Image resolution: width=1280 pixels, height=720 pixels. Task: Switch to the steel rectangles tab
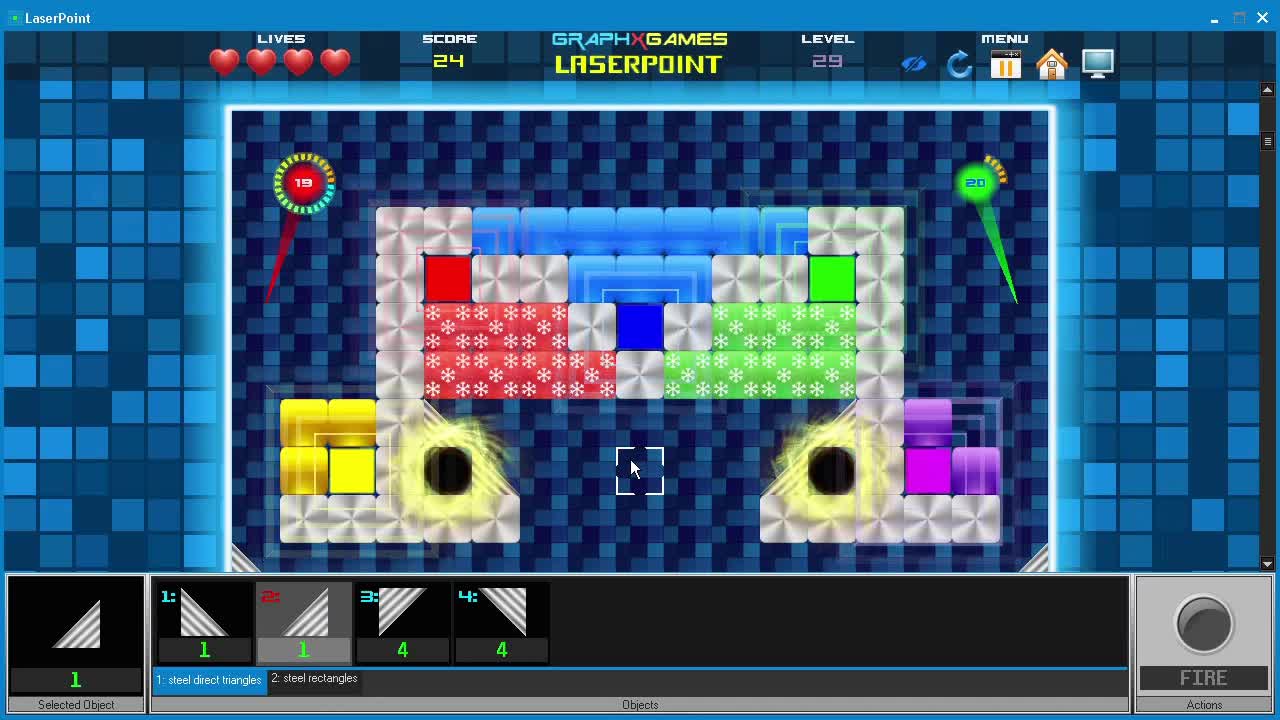click(x=314, y=679)
